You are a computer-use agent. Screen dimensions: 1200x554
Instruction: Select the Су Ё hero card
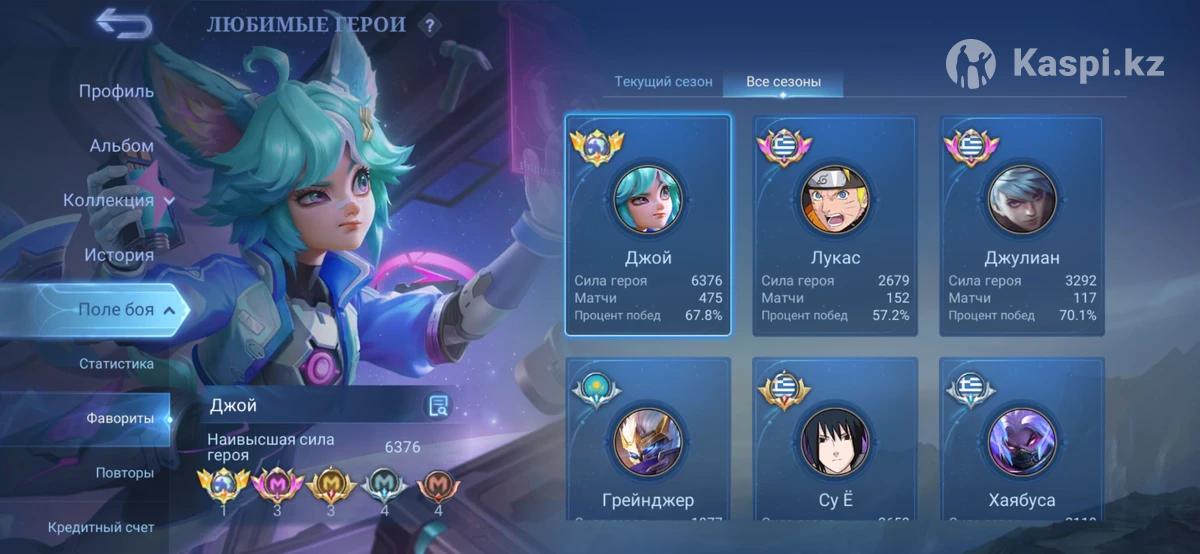(835, 440)
